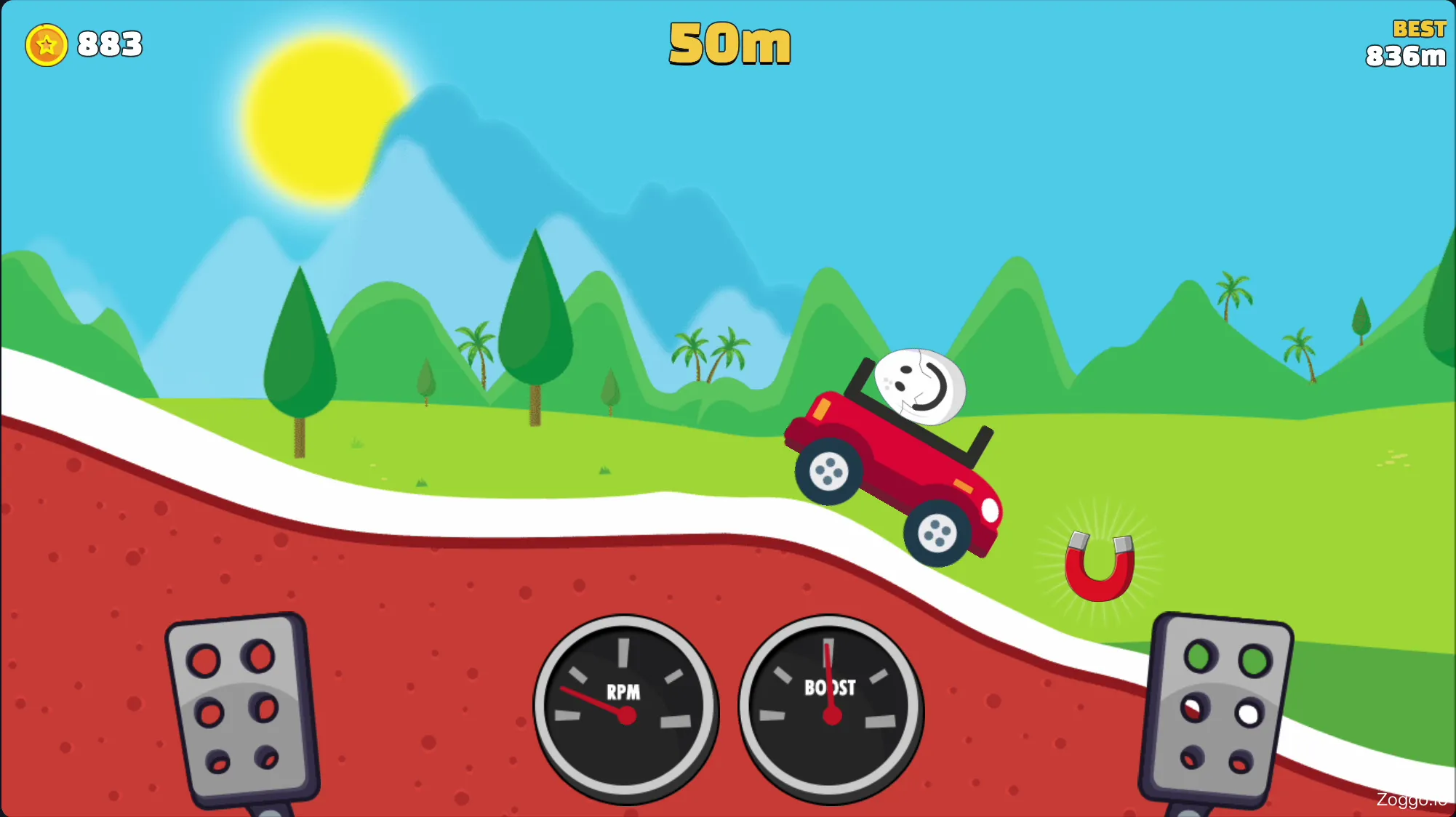Click the 883 coin total display
The height and width of the screenshot is (817, 1456).
(108, 45)
